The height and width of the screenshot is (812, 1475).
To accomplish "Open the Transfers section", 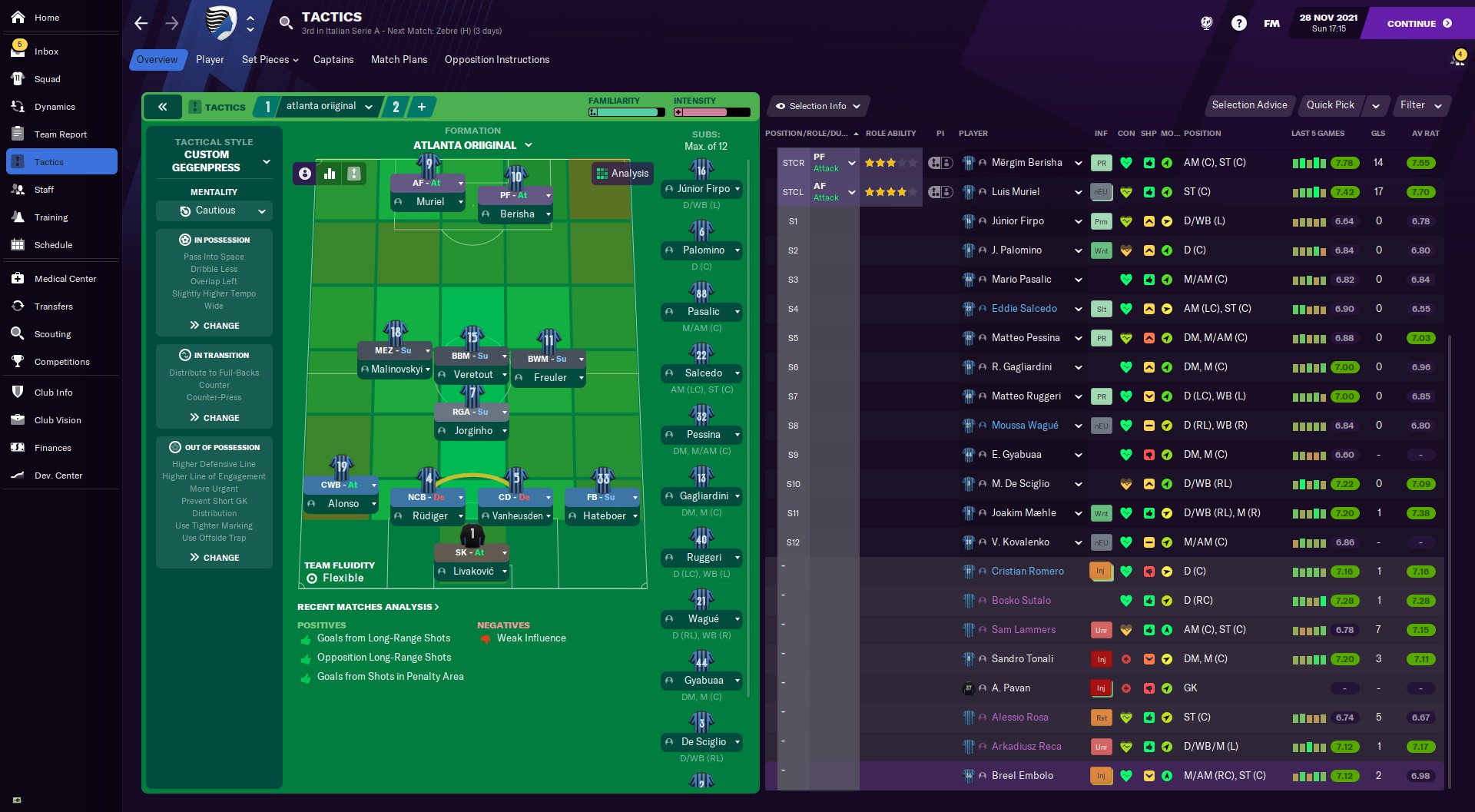I will 53,307.
